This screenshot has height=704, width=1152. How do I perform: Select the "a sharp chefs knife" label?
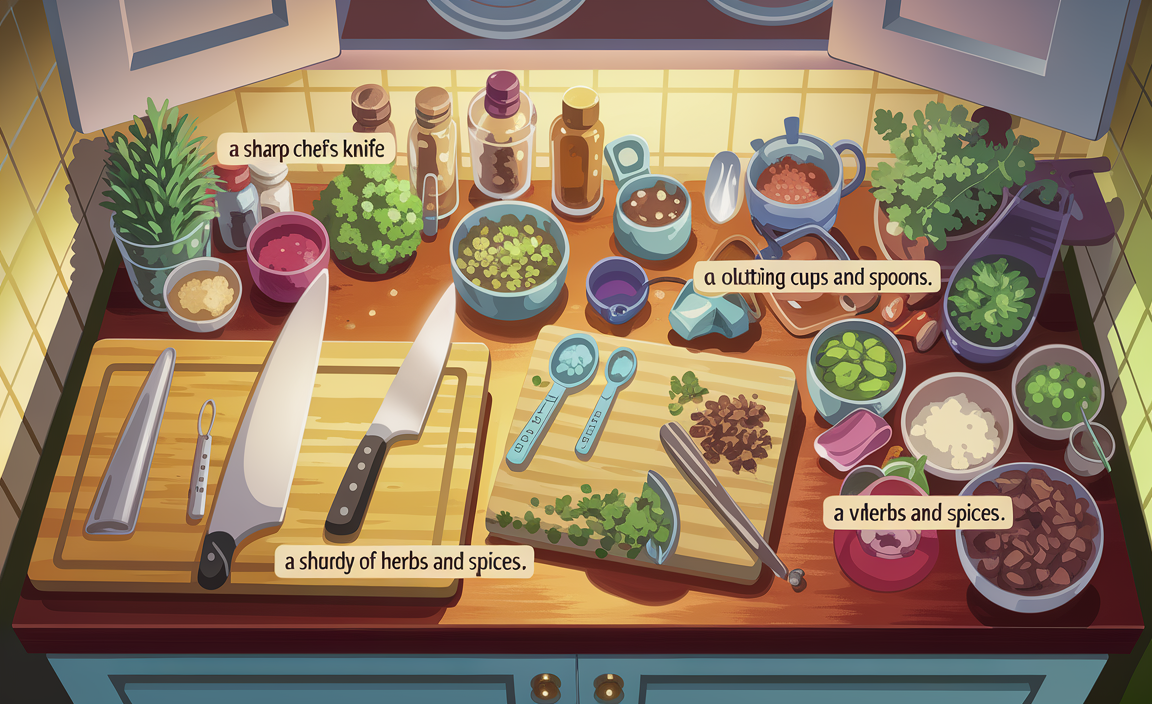coord(307,151)
